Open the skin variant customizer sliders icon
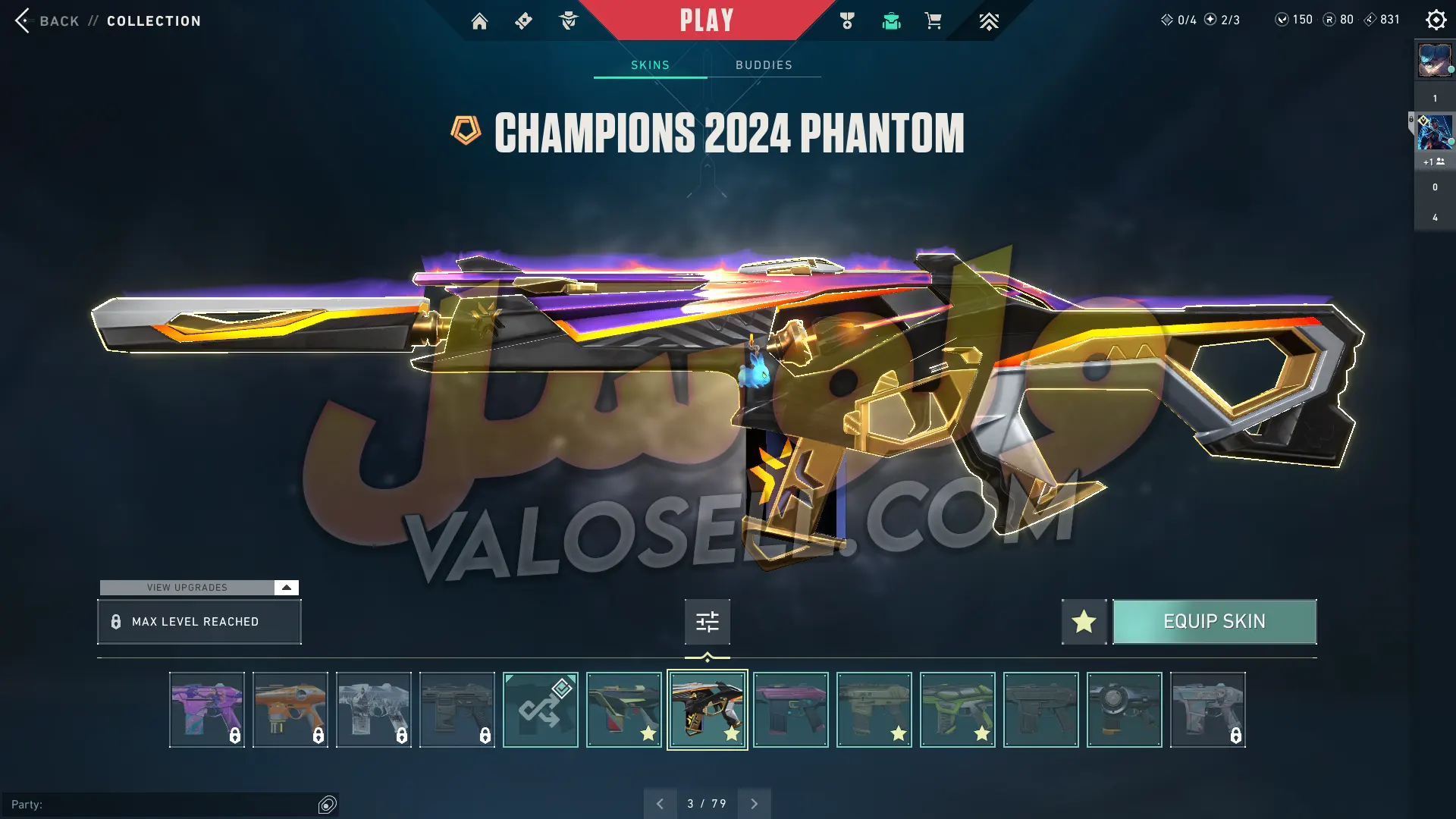Image resolution: width=1456 pixels, height=819 pixels. (706, 621)
